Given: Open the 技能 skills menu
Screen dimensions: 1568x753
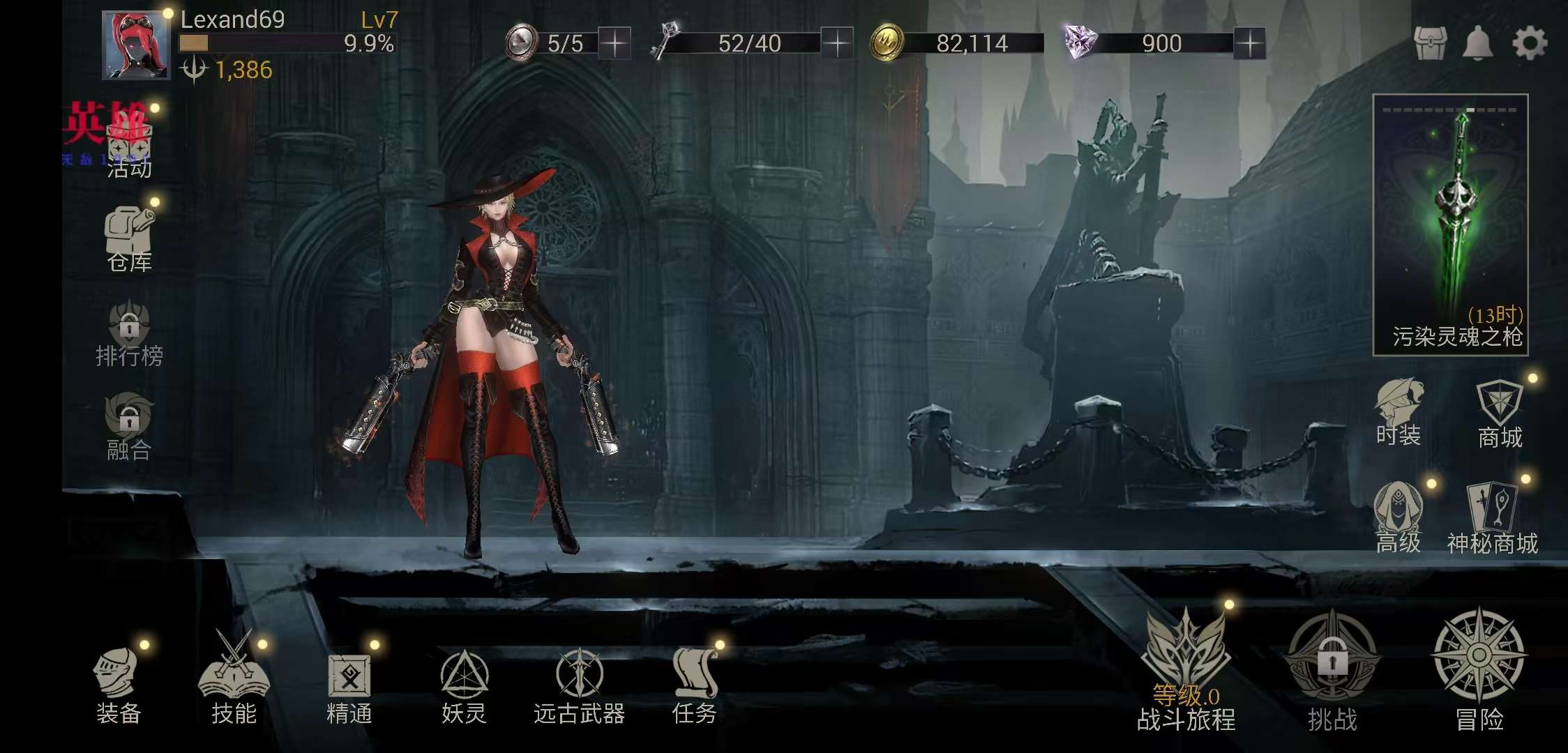Looking at the screenshot, I should (234, 683).
